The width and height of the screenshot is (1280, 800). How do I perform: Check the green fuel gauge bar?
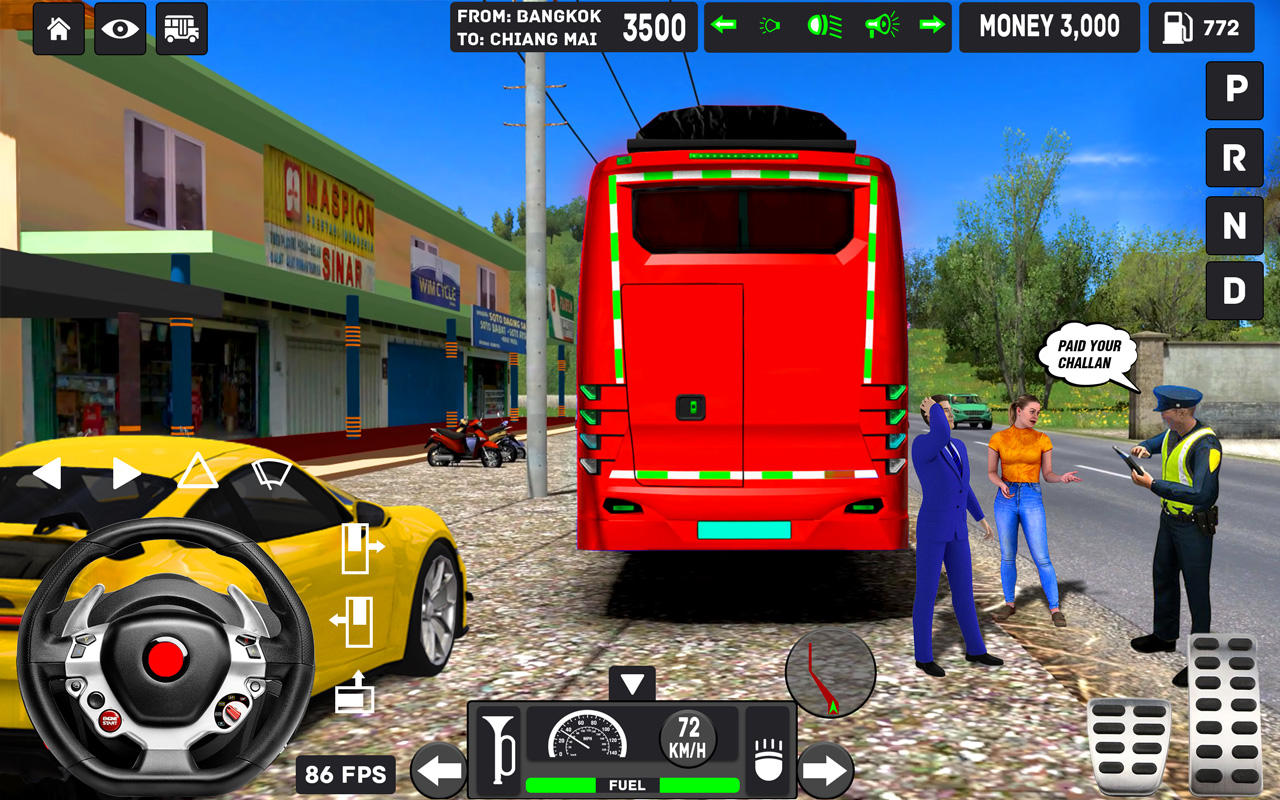coord(627,786)
